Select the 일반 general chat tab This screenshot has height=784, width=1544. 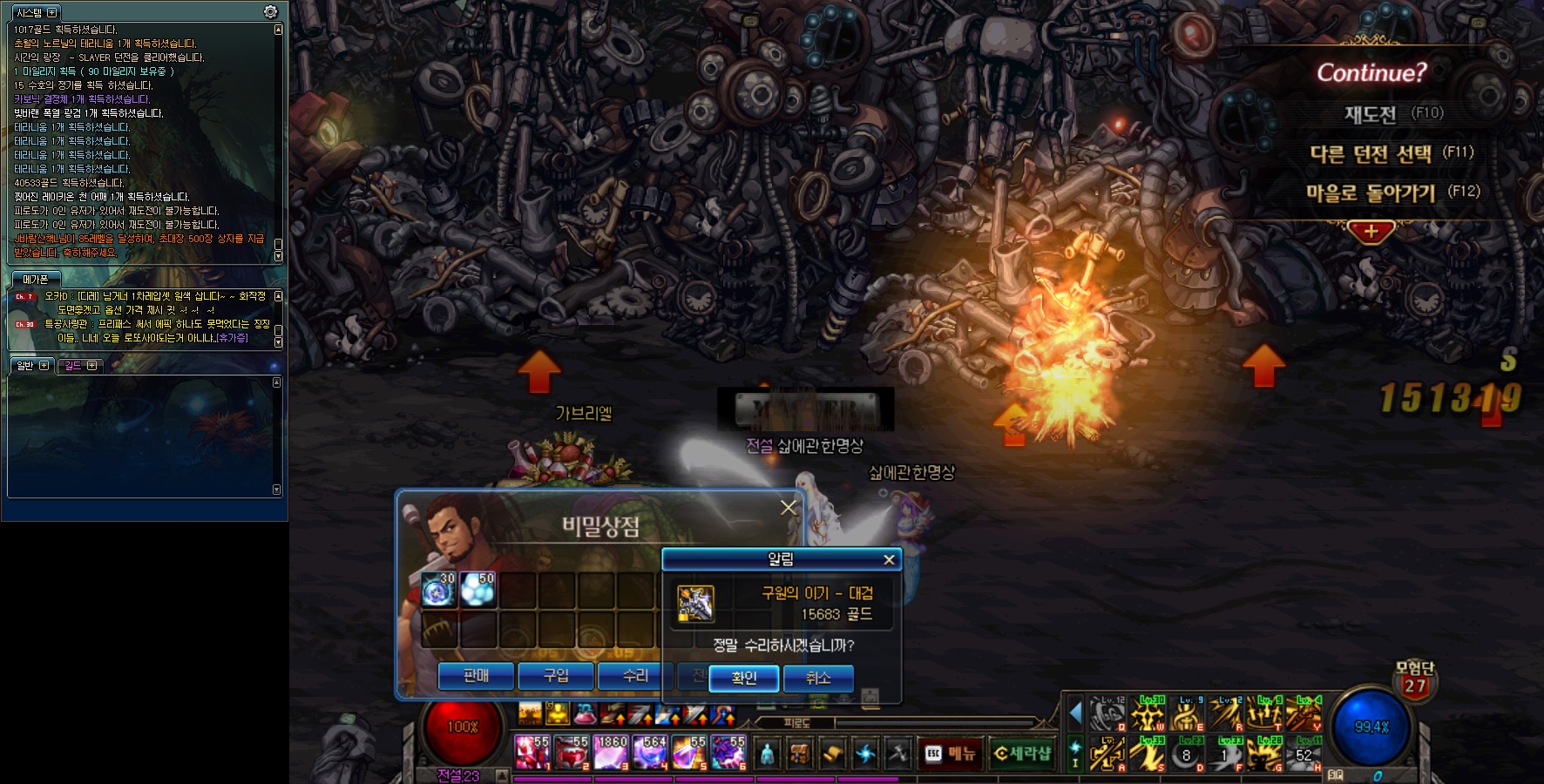pyautogui.click(x=25, y=366)
